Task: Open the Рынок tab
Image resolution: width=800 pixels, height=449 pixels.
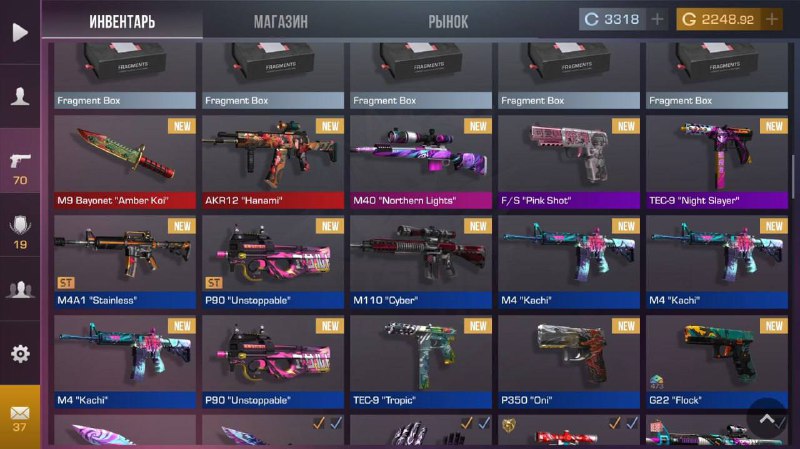Action: (448, 21)
